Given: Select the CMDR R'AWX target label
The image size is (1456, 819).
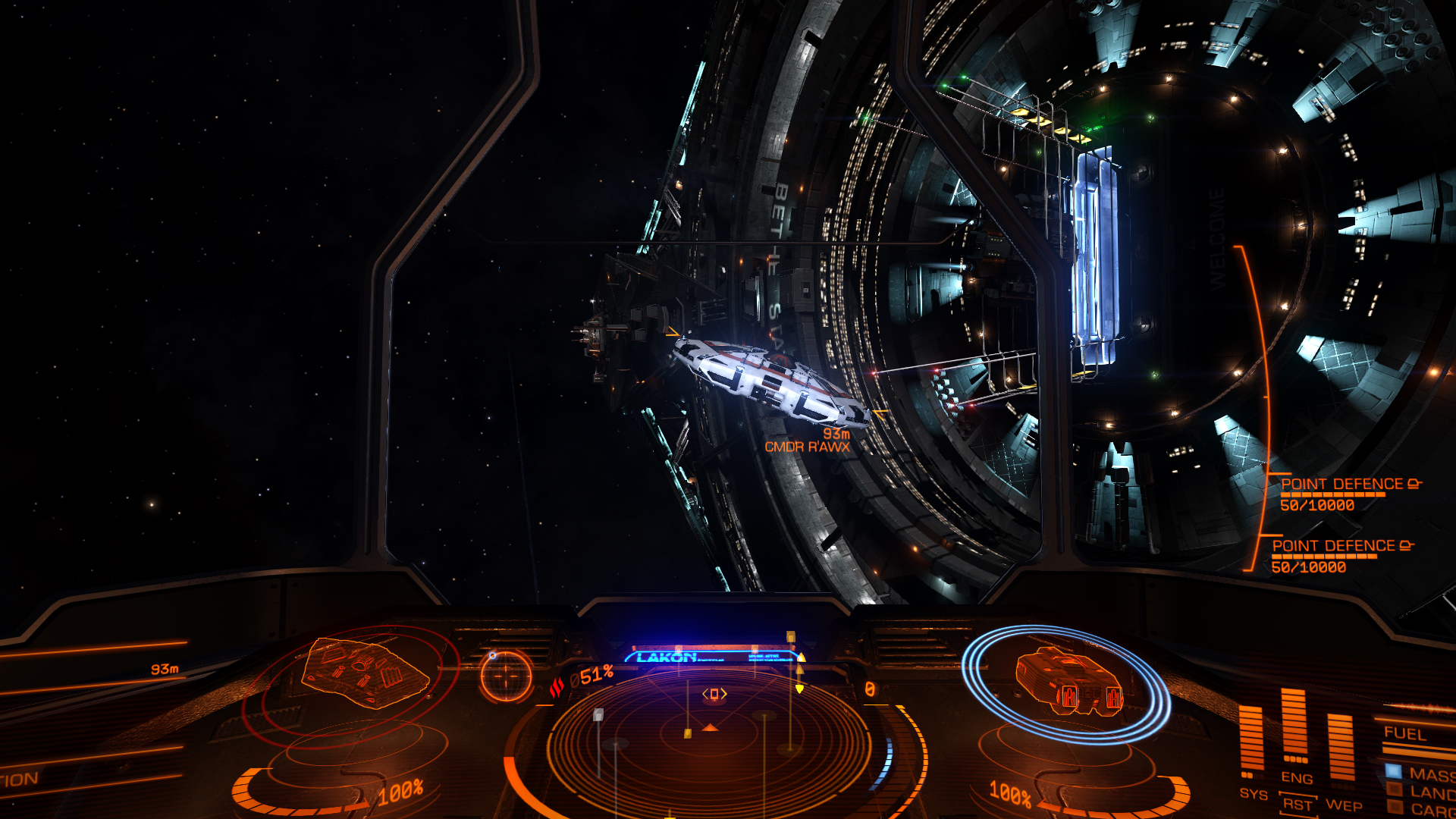Looking at the screenshot, I should [x=807, y=447].
